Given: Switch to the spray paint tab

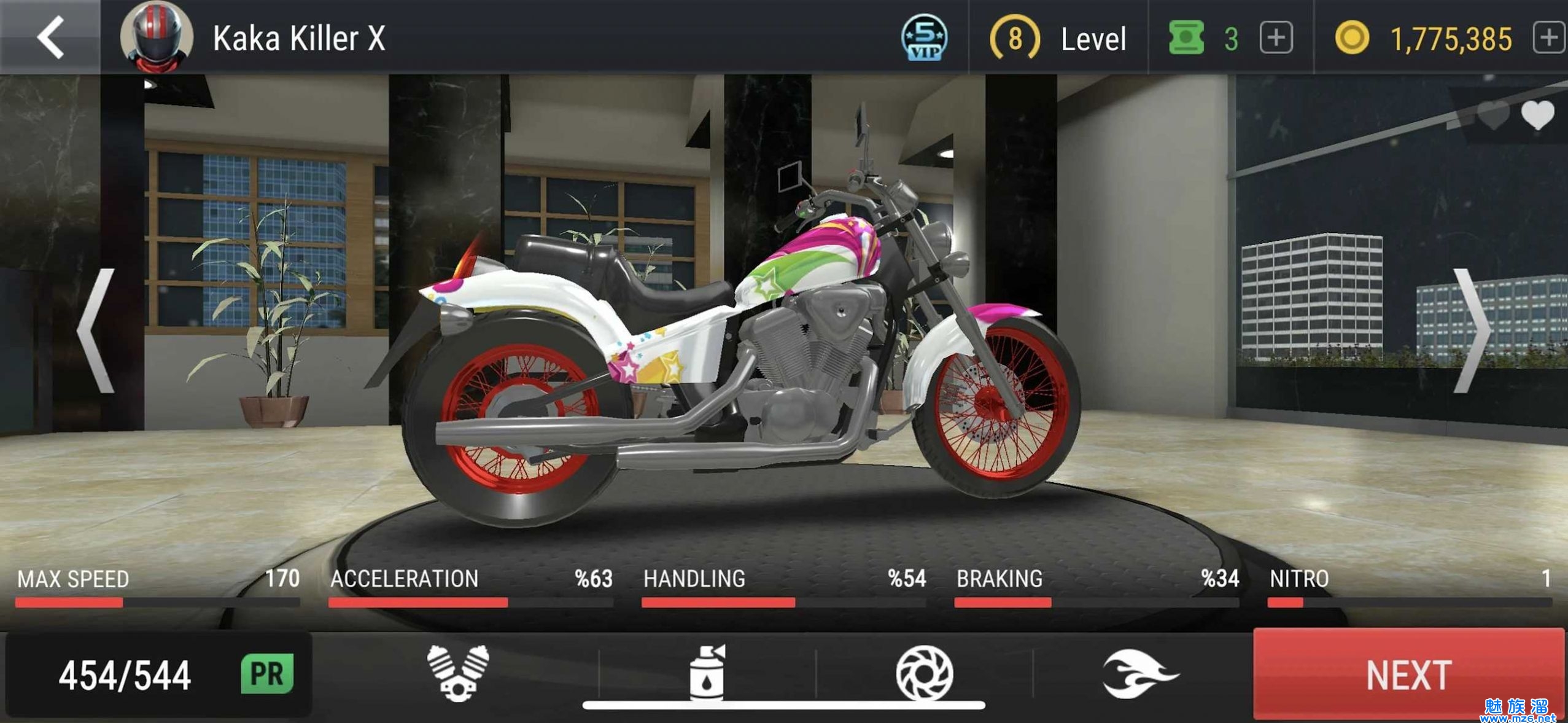Looking at the screenshot, I should coord(707,673).
